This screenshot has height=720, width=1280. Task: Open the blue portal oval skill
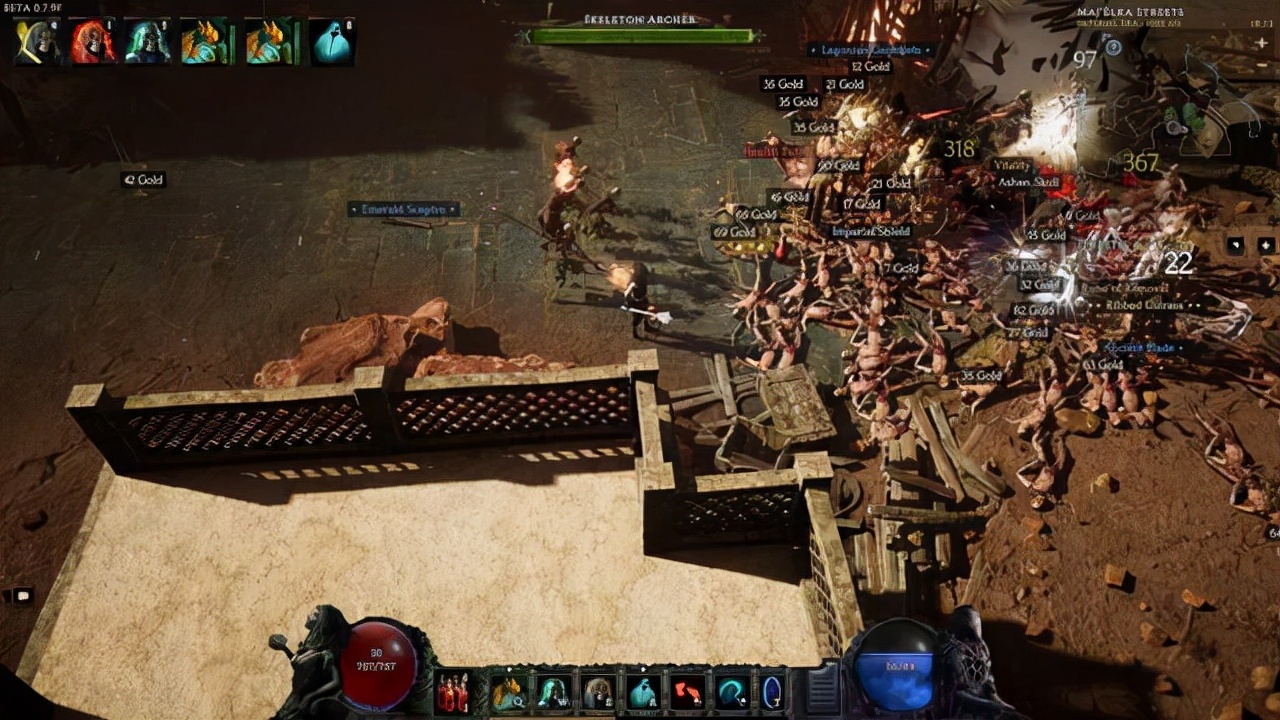(772, 692)
